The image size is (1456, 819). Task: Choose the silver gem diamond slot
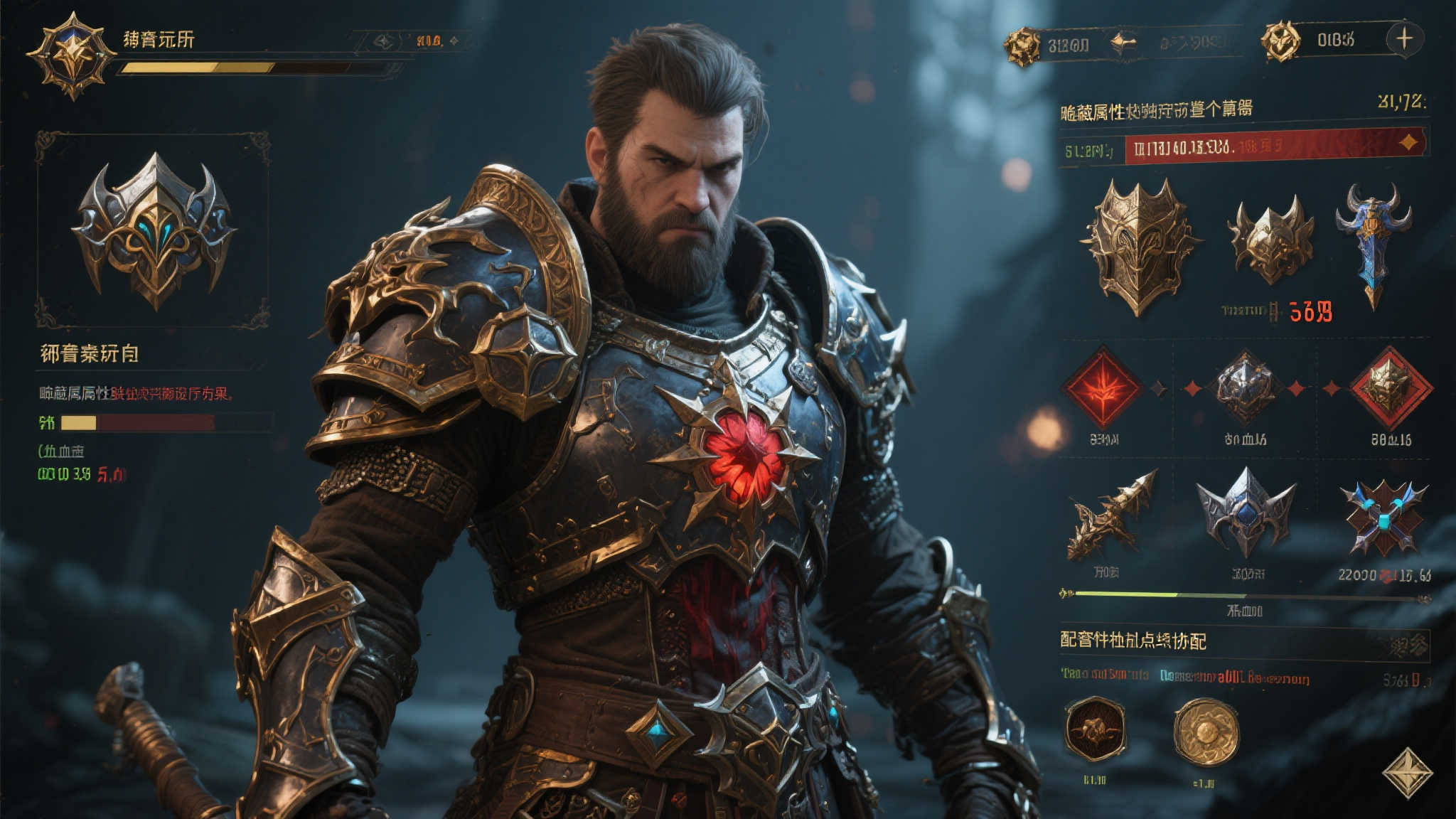click(x=1245, y=388)
